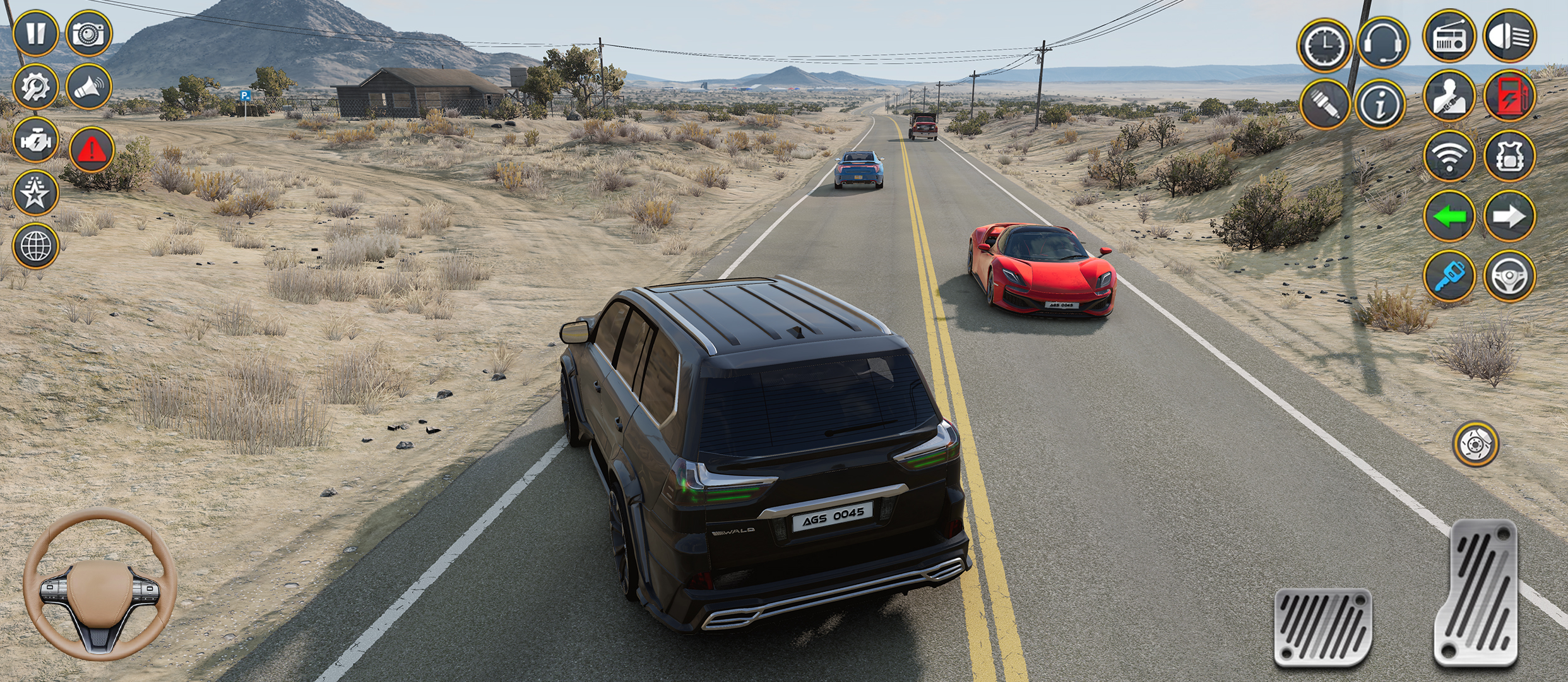
Task: Activate the left turn signal arrow
Action: (x=1449, y=216)
